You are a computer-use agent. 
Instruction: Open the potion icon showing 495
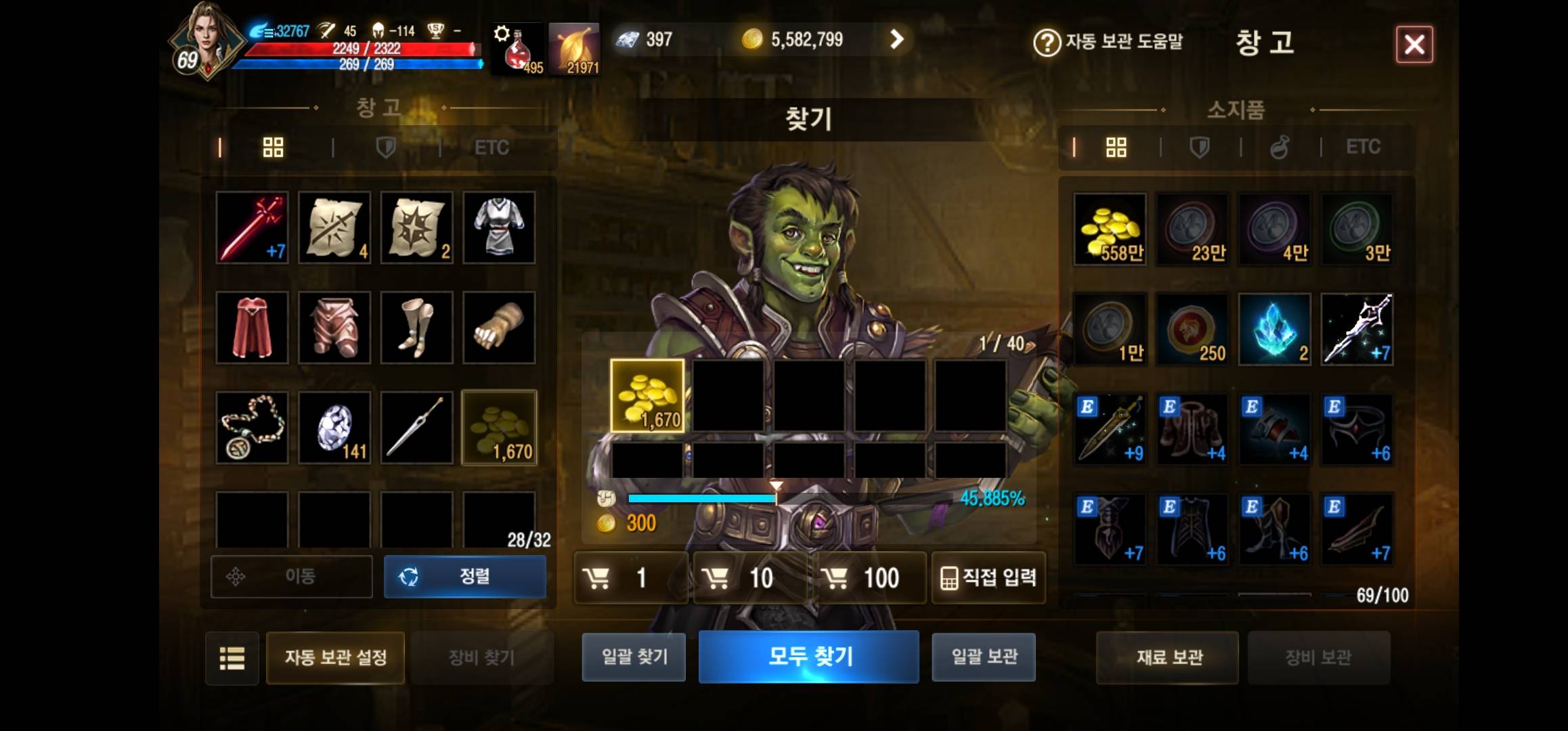516,47
